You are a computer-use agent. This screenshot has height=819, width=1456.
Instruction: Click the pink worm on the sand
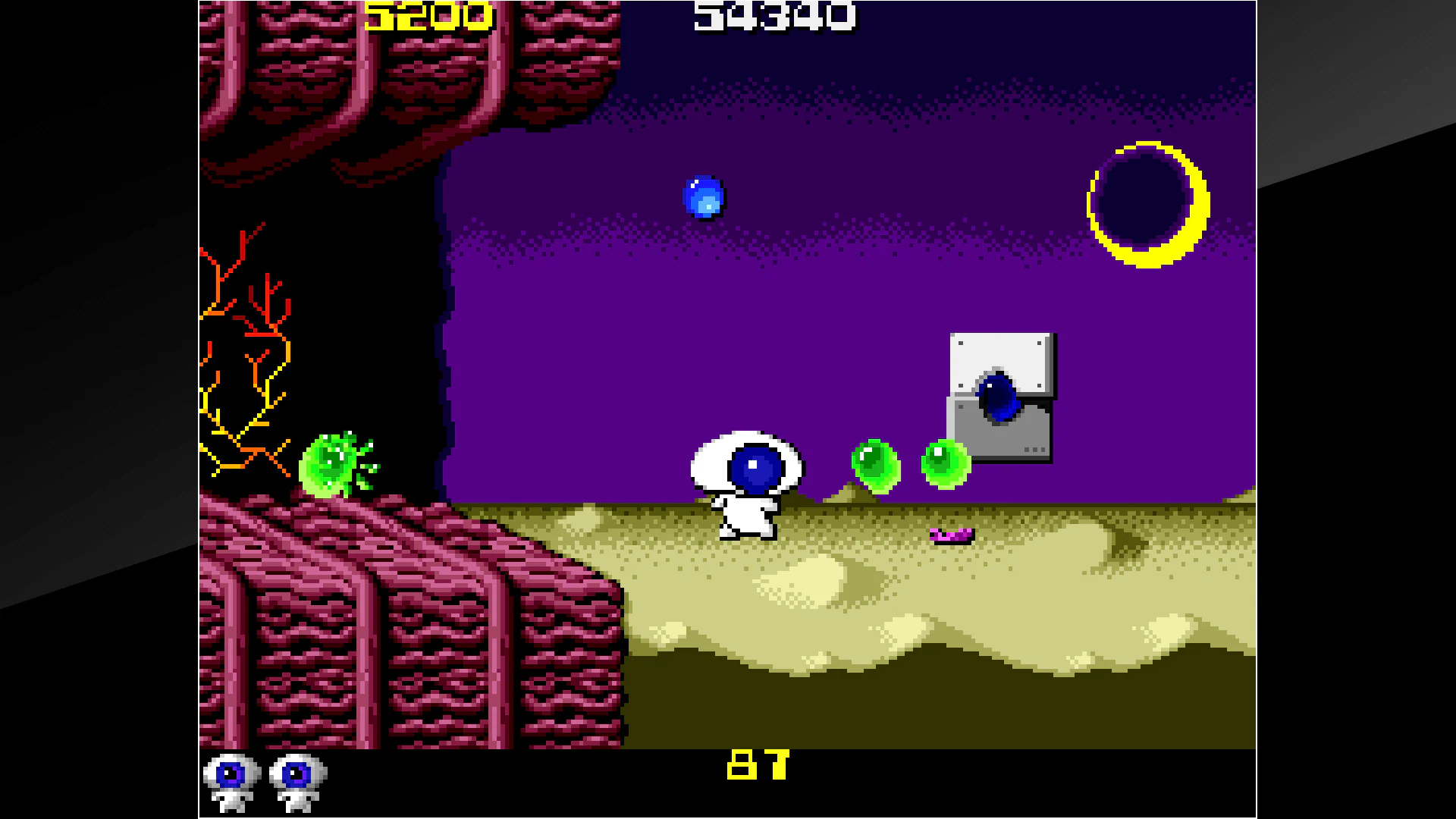tap(950, 535)
